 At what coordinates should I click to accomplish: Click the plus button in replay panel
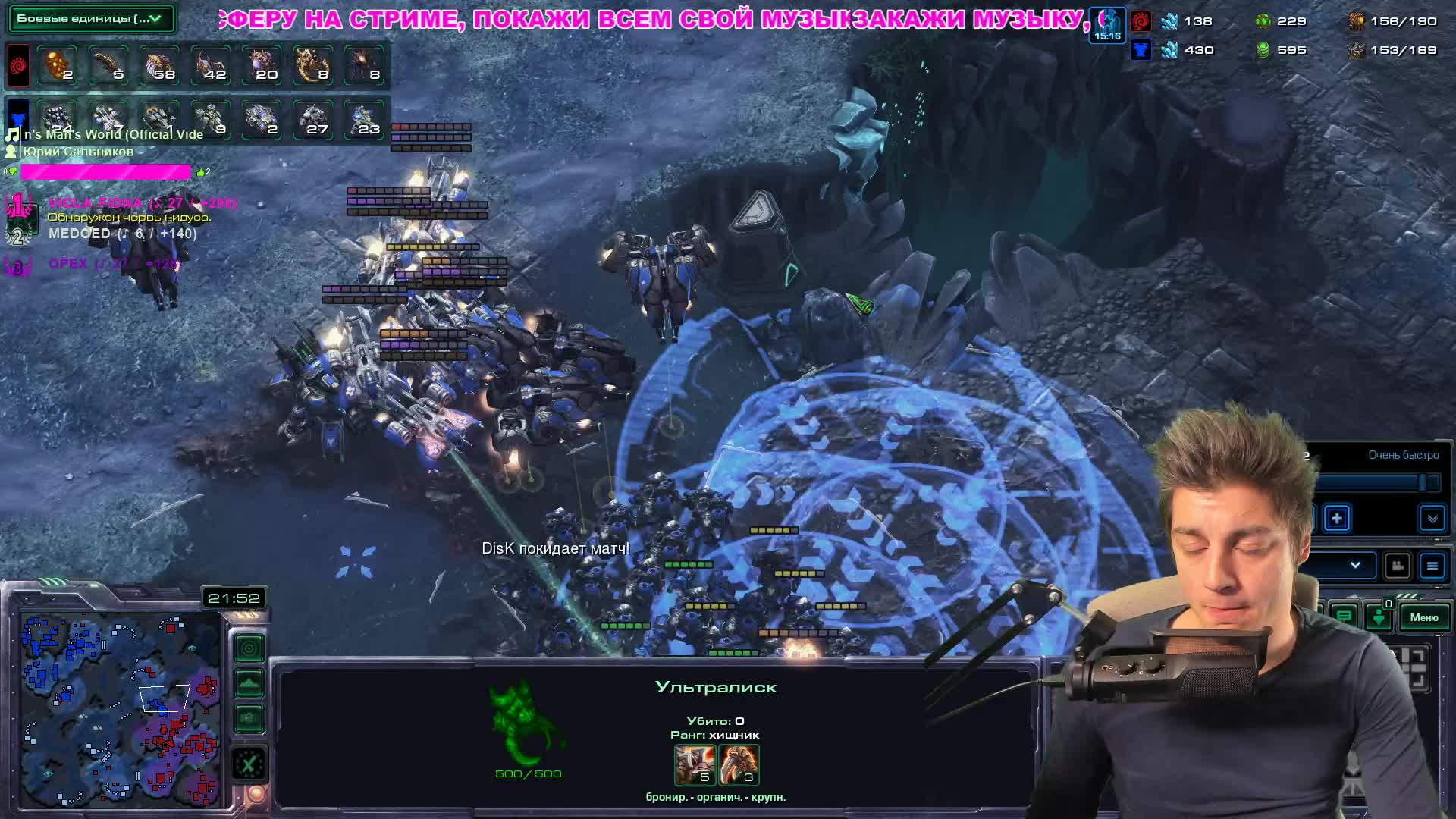click(x=1337, y=519)
